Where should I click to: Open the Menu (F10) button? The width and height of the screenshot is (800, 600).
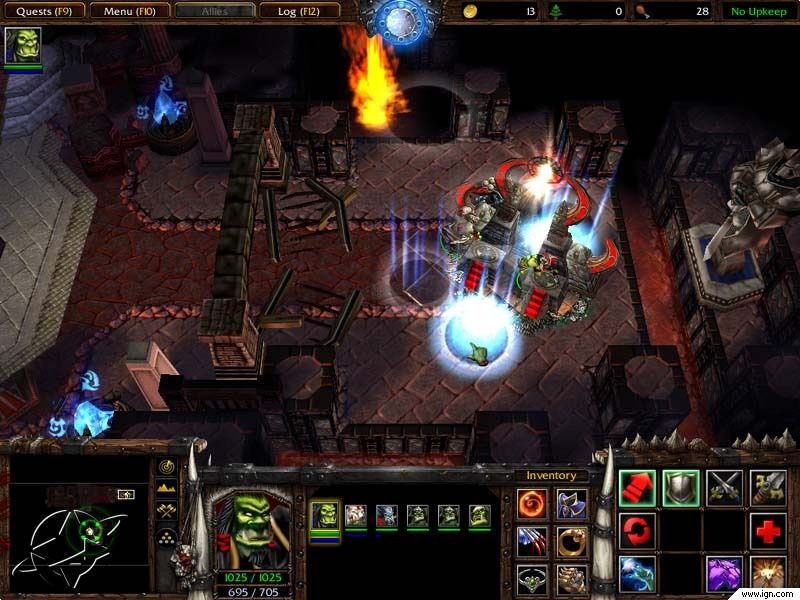(127, 11)
